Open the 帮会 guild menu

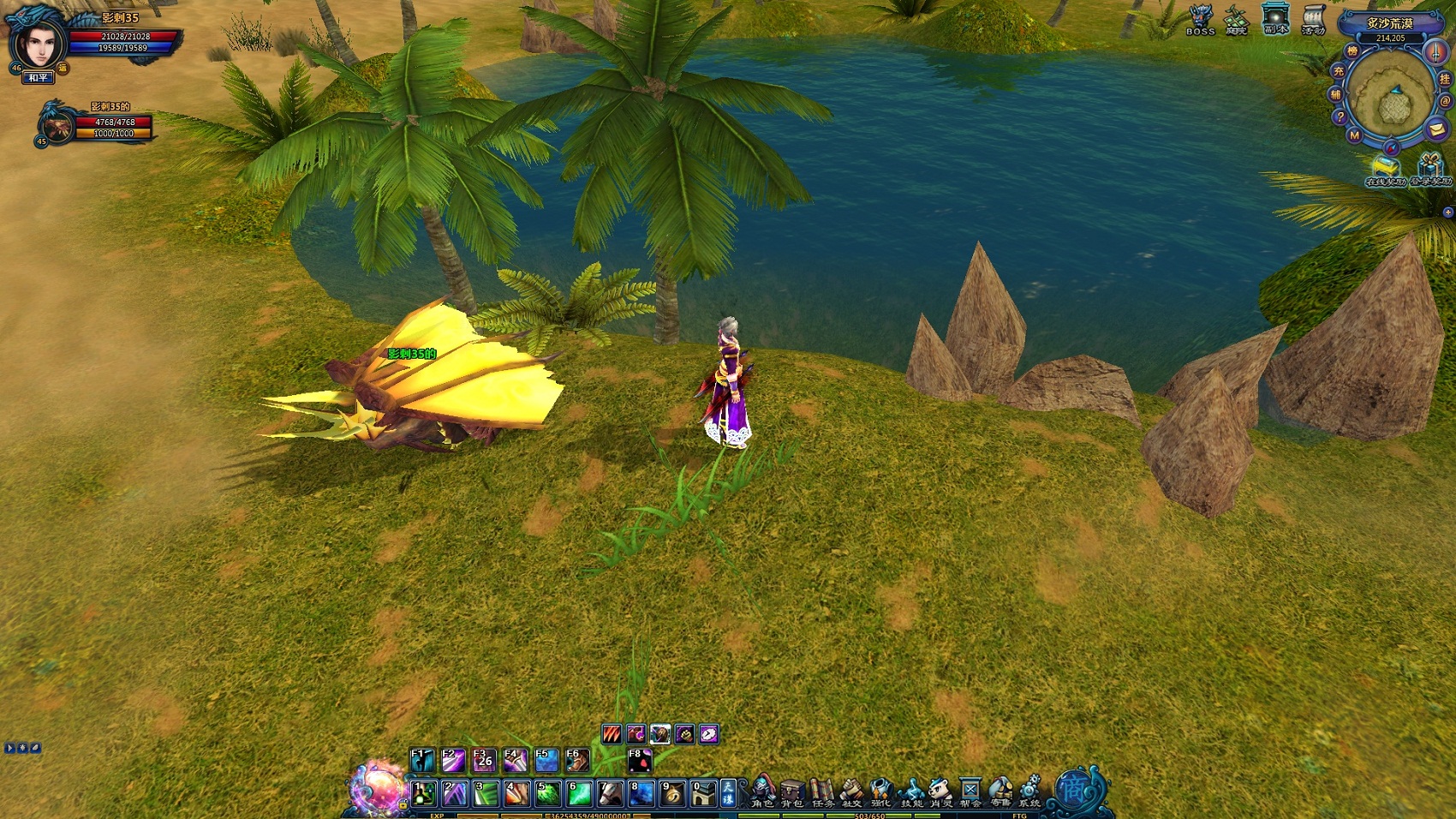(x=970, y=791)
